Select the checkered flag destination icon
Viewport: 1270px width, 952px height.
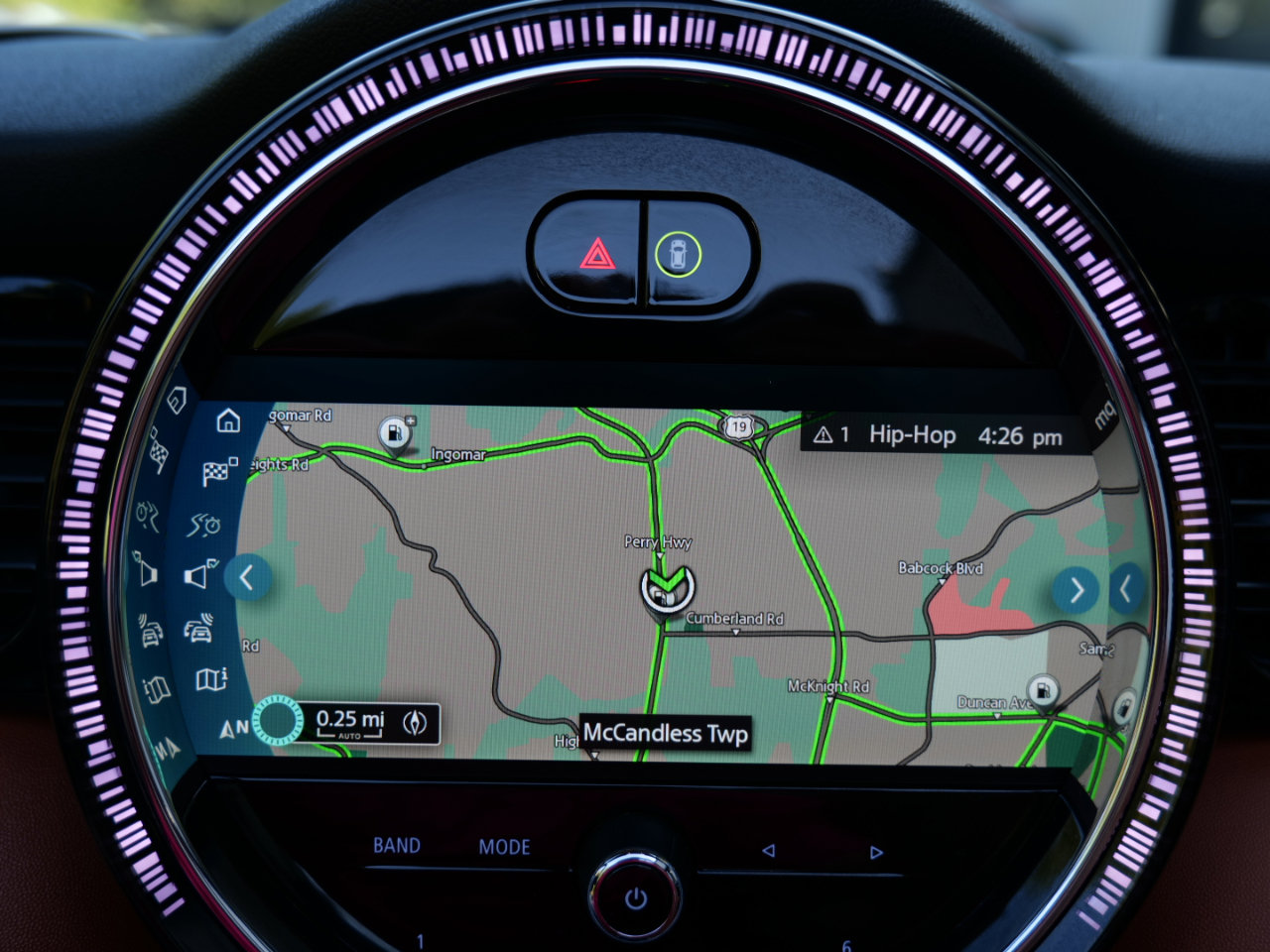218,471
